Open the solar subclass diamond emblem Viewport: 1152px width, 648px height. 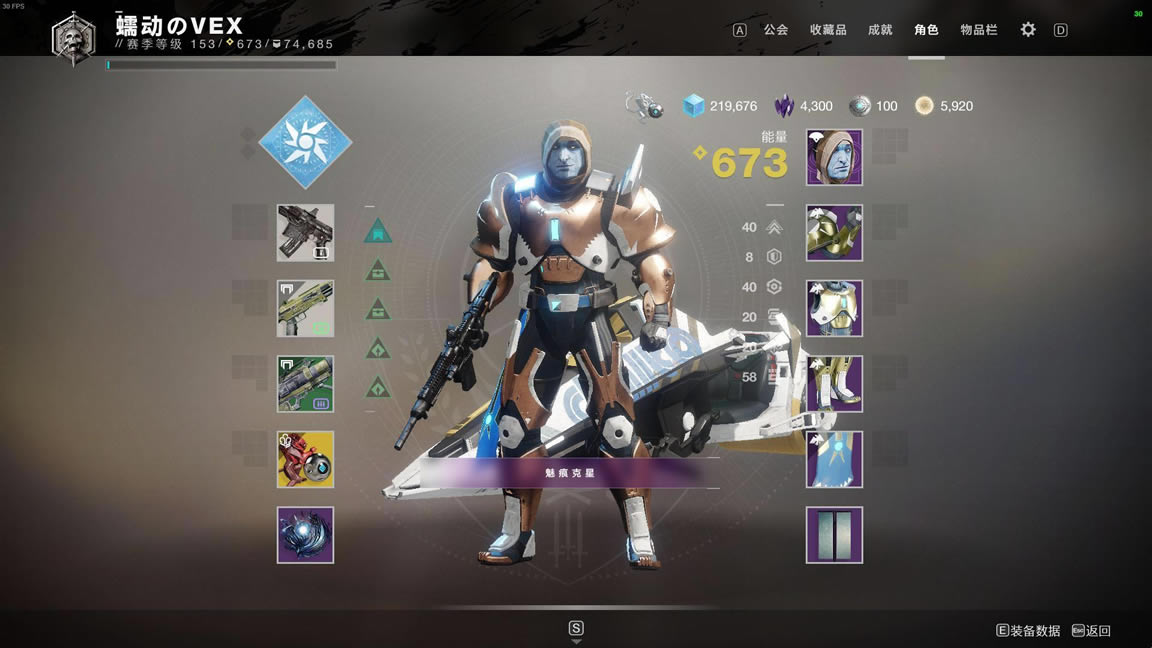coord(305,142)
